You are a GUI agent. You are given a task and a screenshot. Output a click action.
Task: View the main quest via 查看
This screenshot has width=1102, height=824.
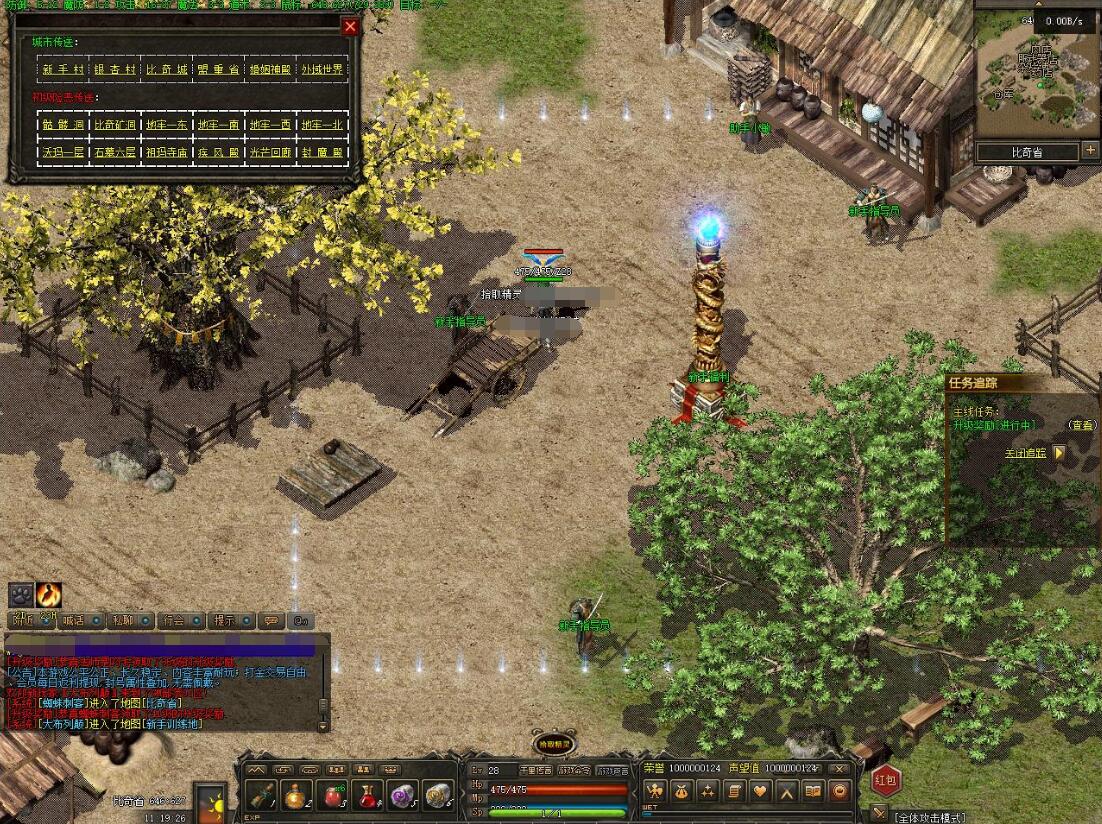pos(1083,425)
